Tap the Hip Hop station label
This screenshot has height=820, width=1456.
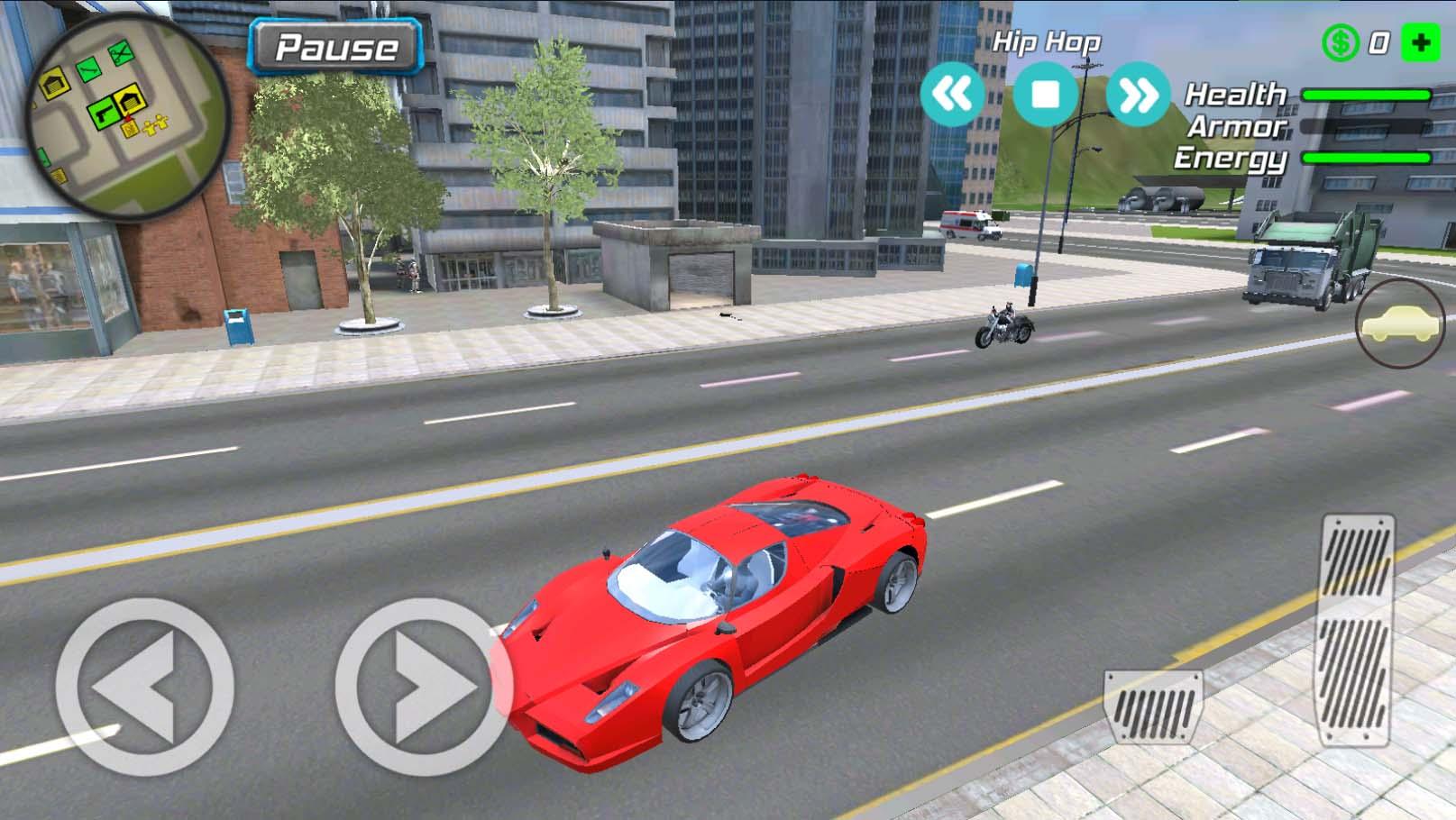pyautogui.click(x=1049, y=41)
